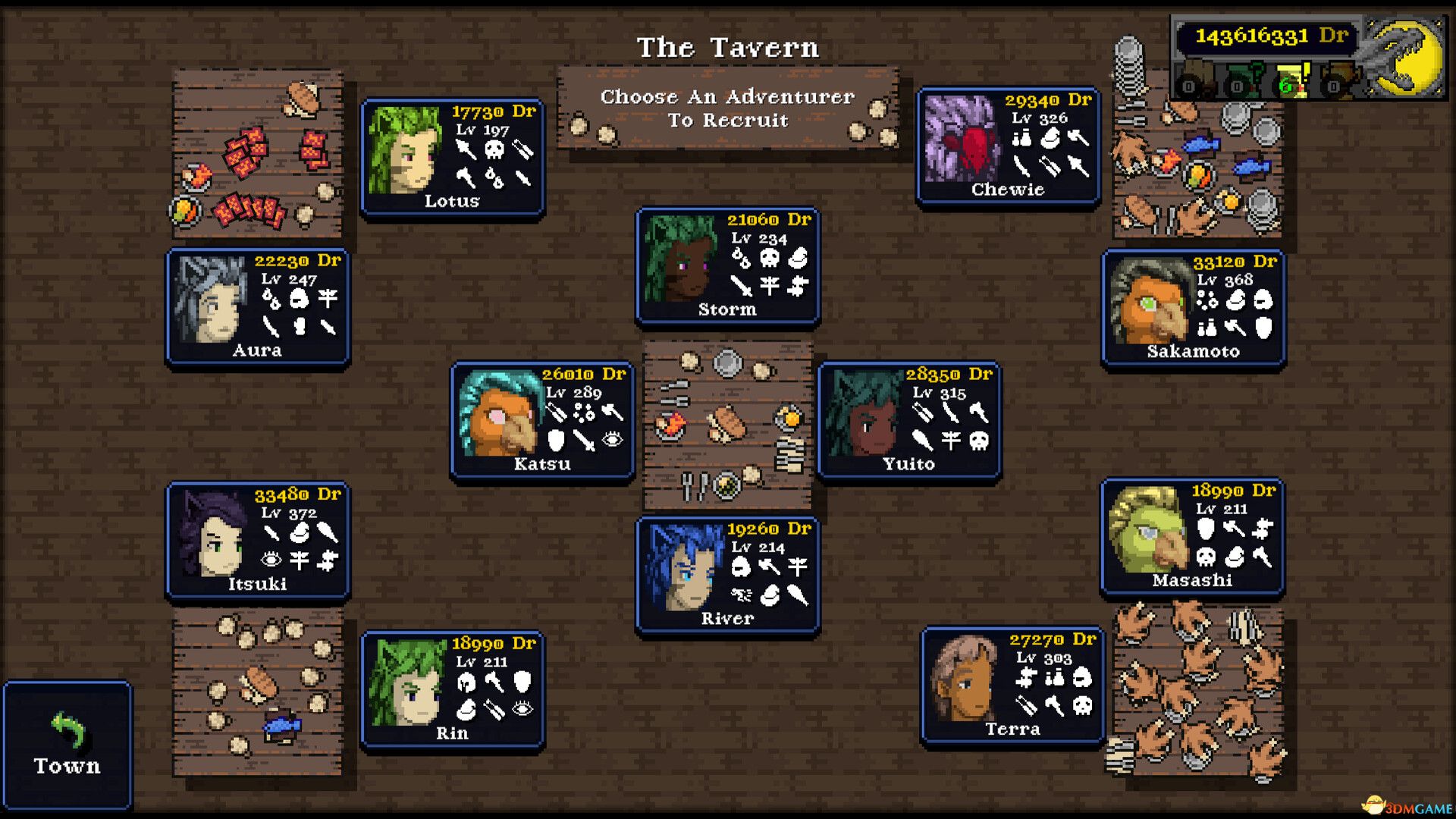Recruit Lotus by clicking her card
Screen dimensions: 1456x819
click(x=452, y=155)
